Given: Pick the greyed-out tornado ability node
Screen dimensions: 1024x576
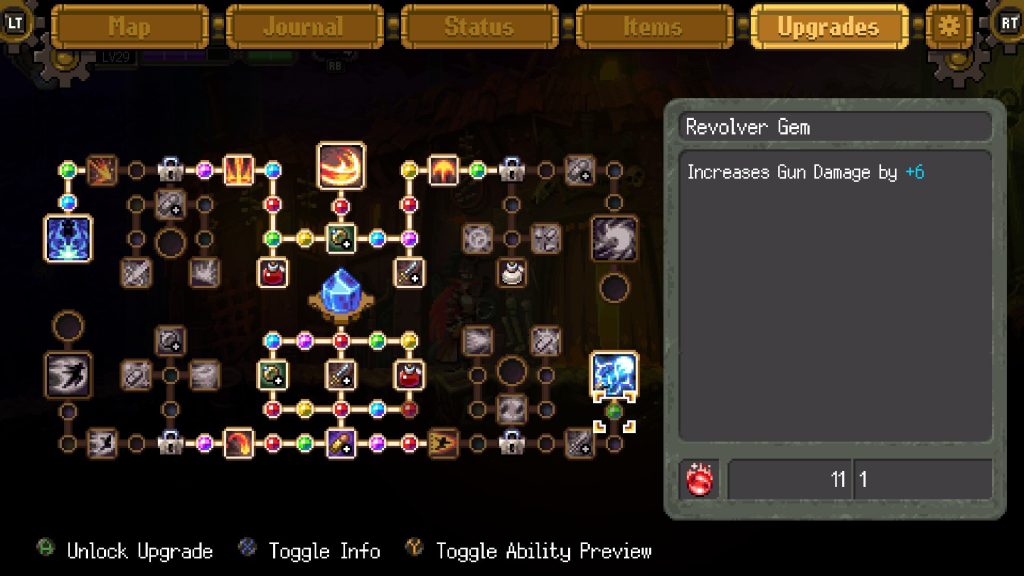Looking at the screenshot, I should tap(614, 239).
